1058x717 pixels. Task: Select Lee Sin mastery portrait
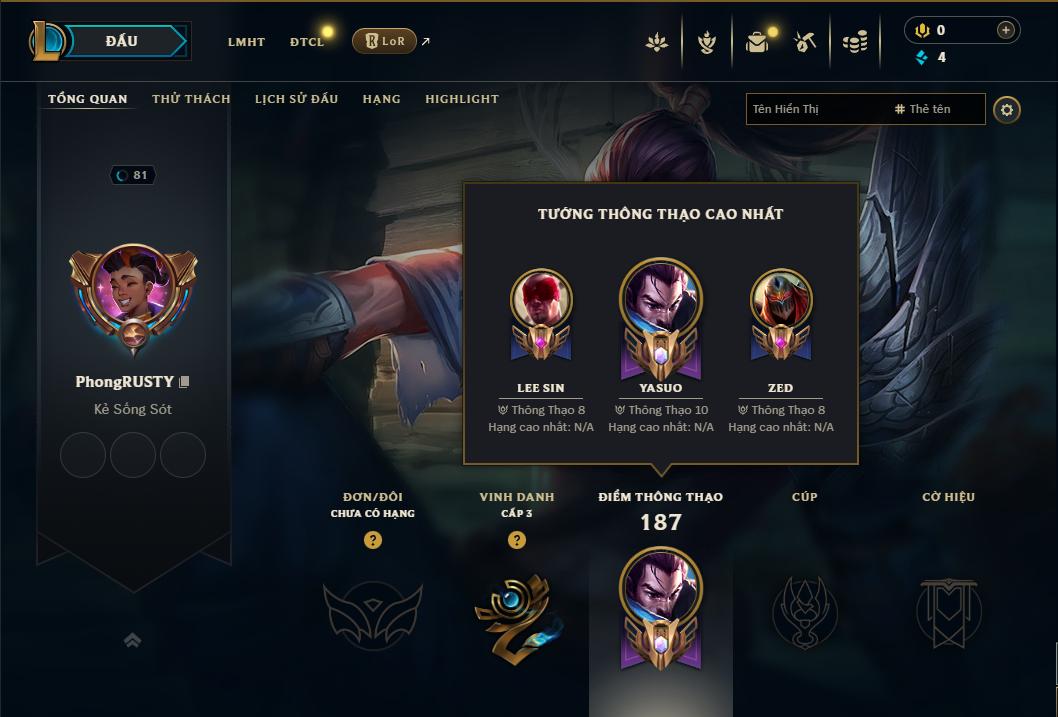541,300
